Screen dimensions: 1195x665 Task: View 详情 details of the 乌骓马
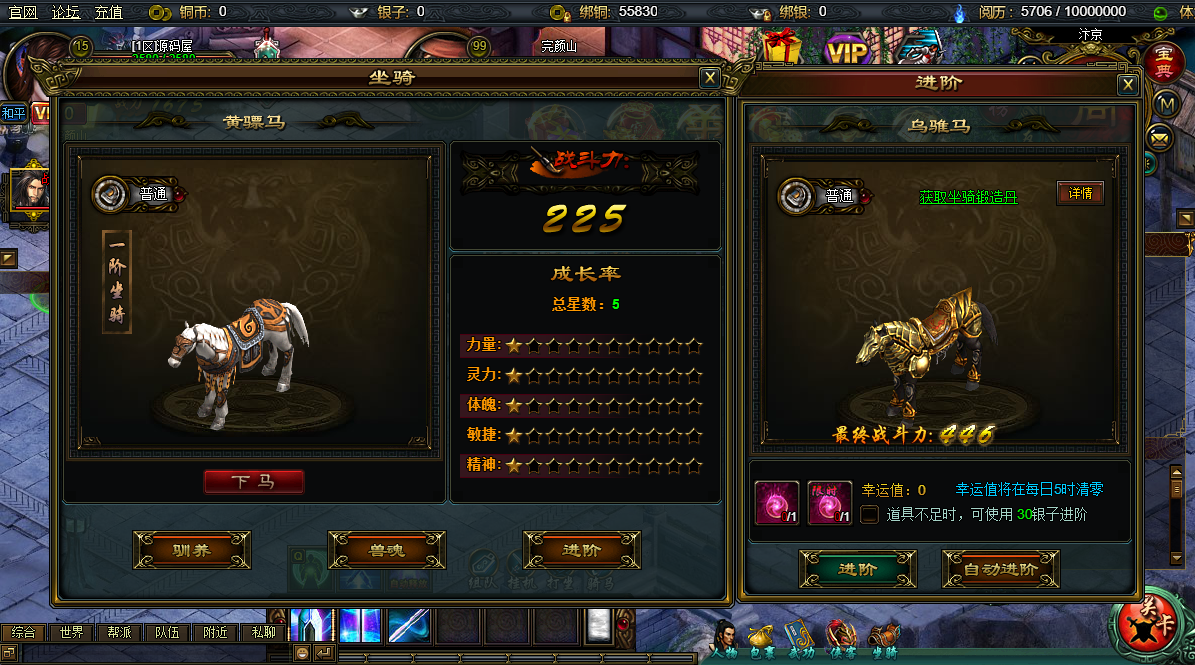click(x=1080, y=193)
